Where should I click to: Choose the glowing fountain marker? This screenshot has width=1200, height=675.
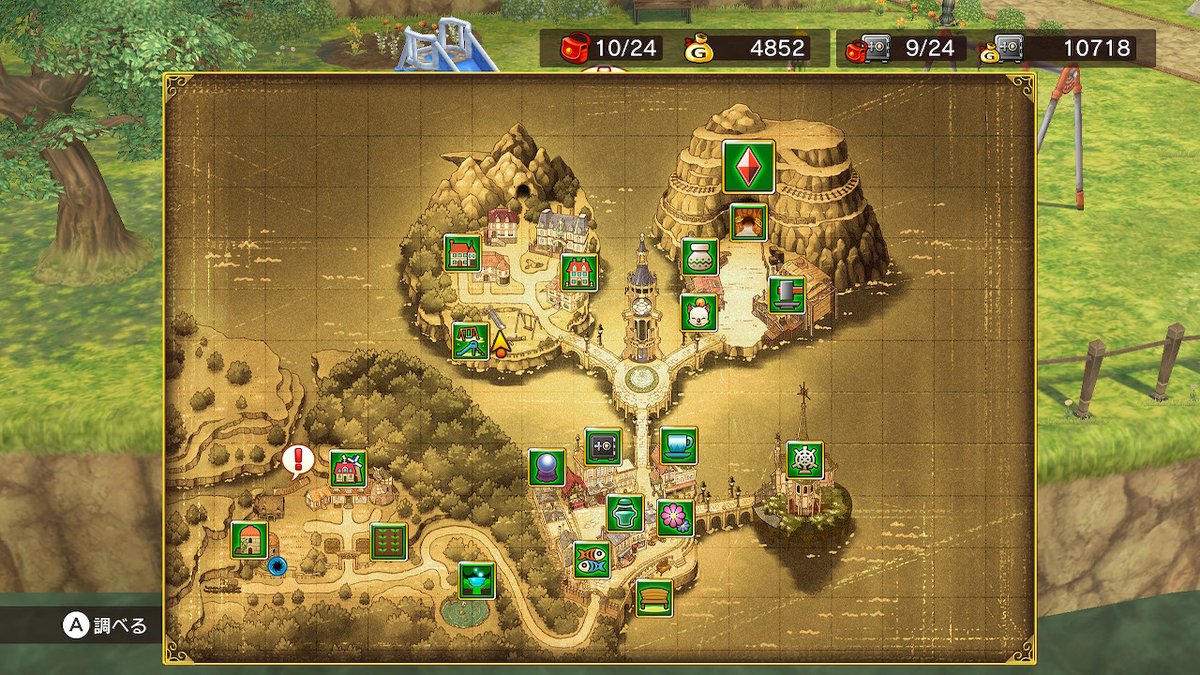(x=477, y=580)
